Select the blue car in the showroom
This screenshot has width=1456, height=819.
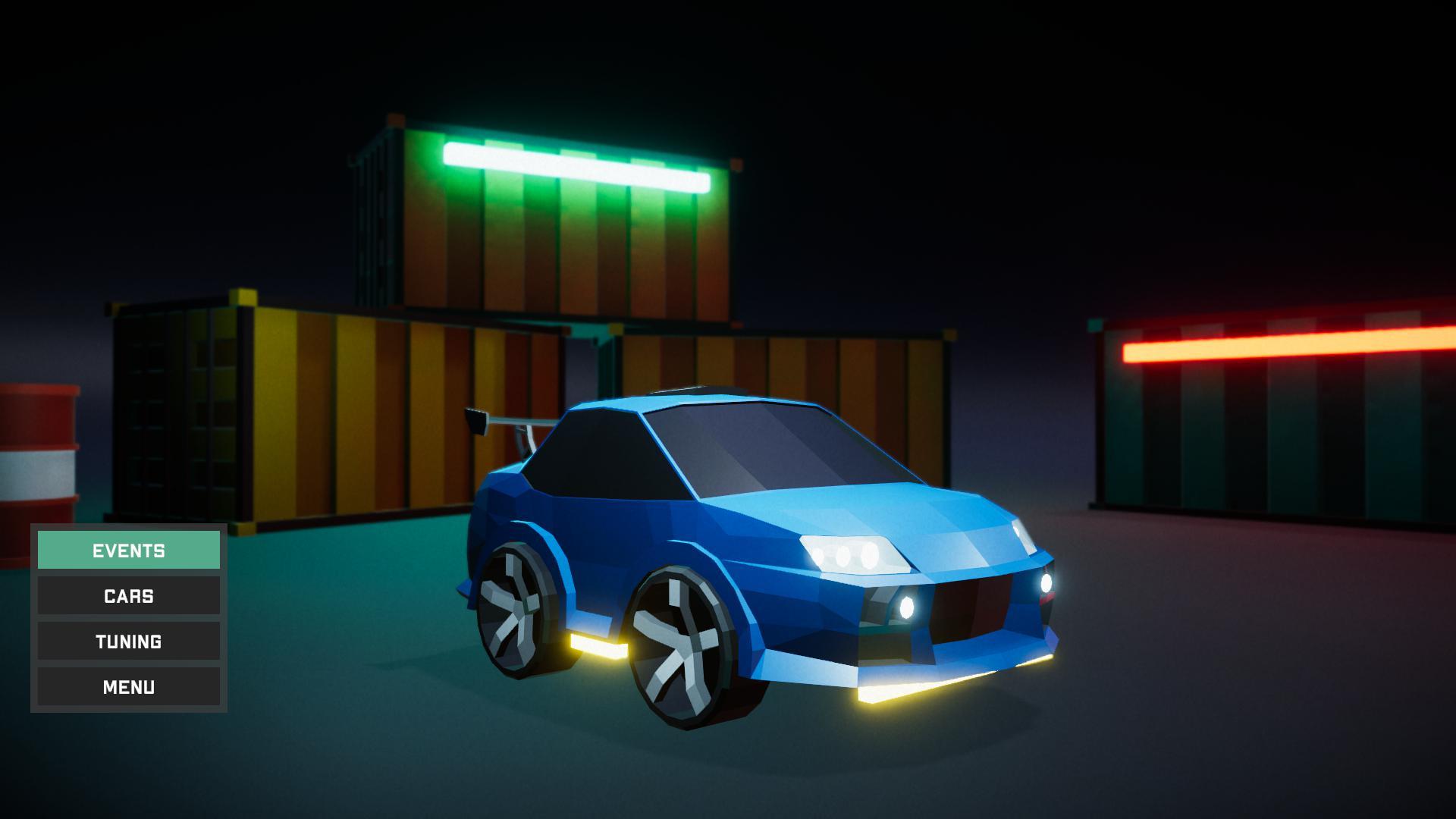pos(758,531)
